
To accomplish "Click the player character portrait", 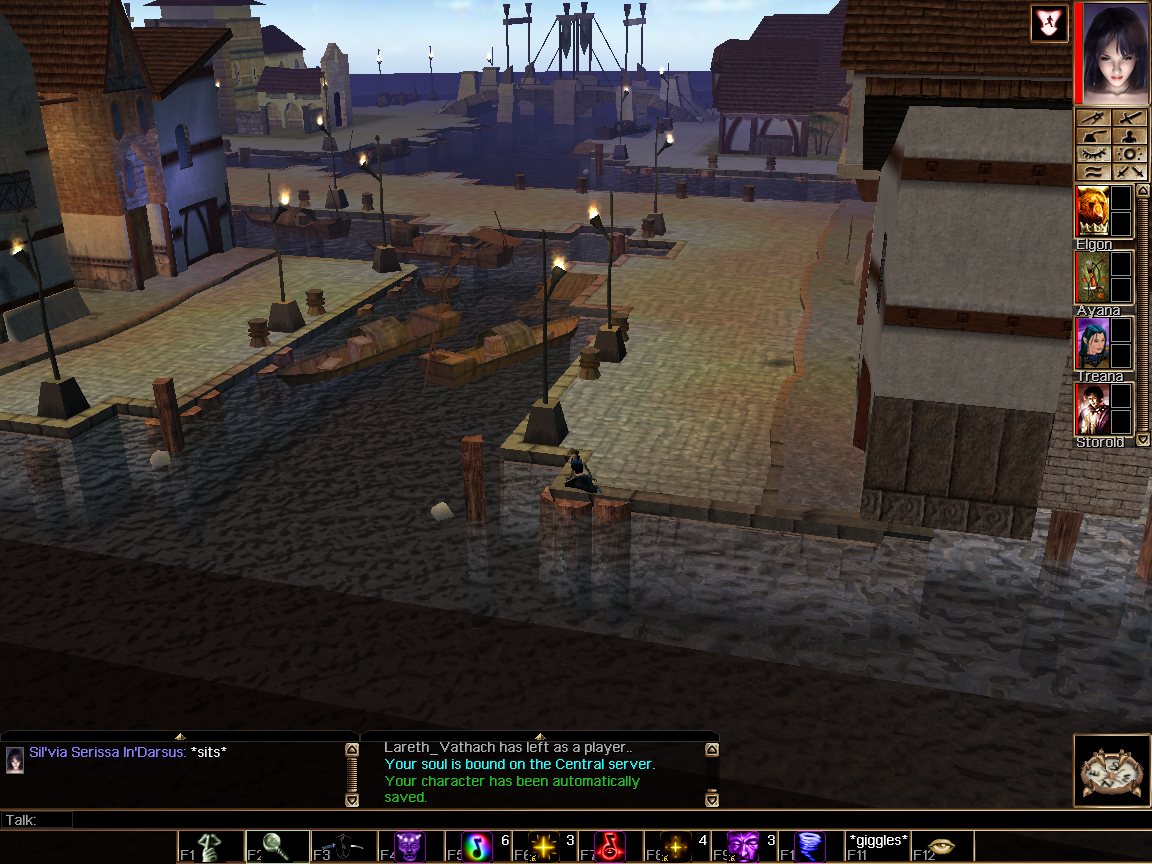I will click(1112, 54).
